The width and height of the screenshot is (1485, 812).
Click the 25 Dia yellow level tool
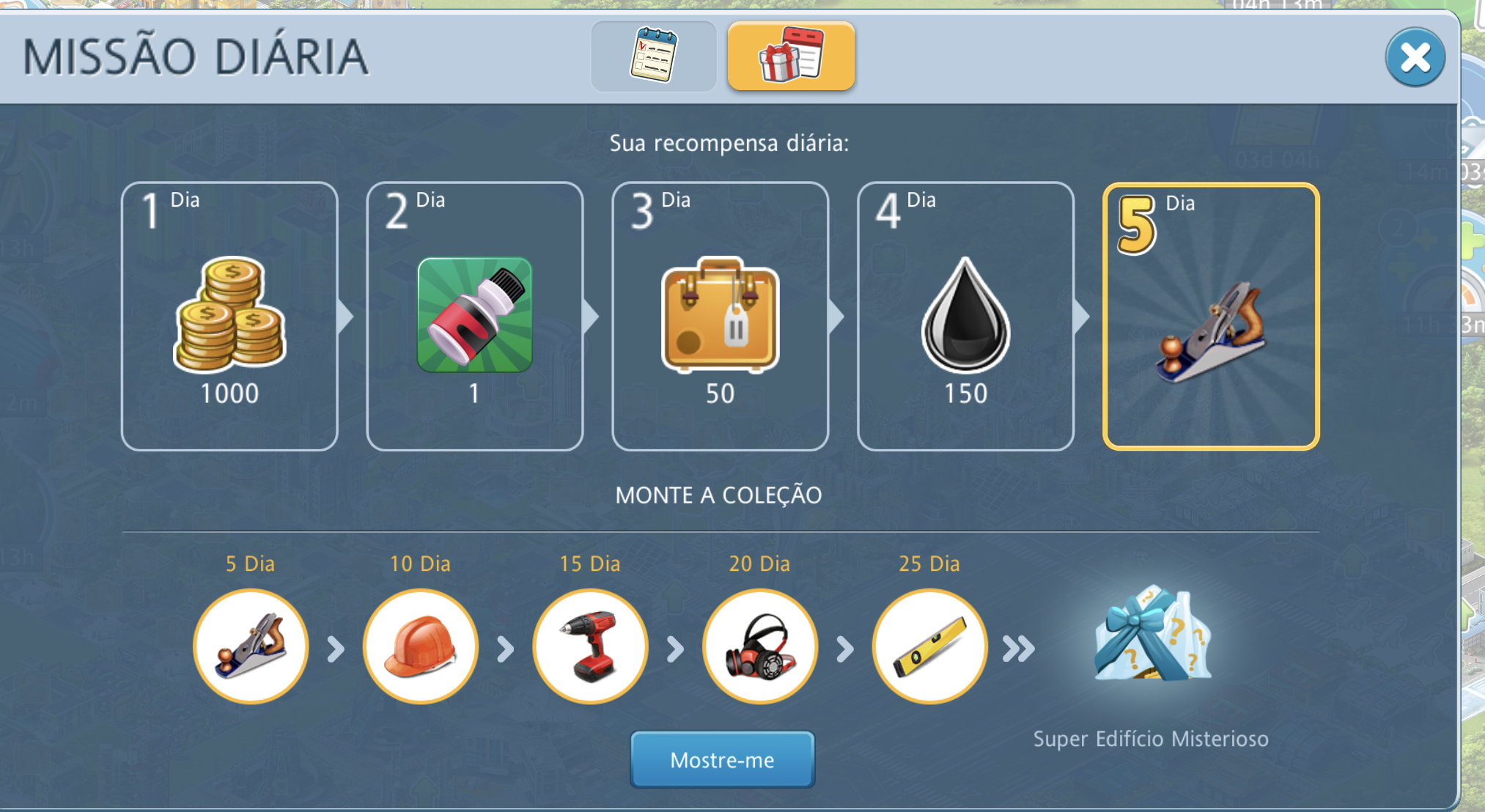point(929,646)
